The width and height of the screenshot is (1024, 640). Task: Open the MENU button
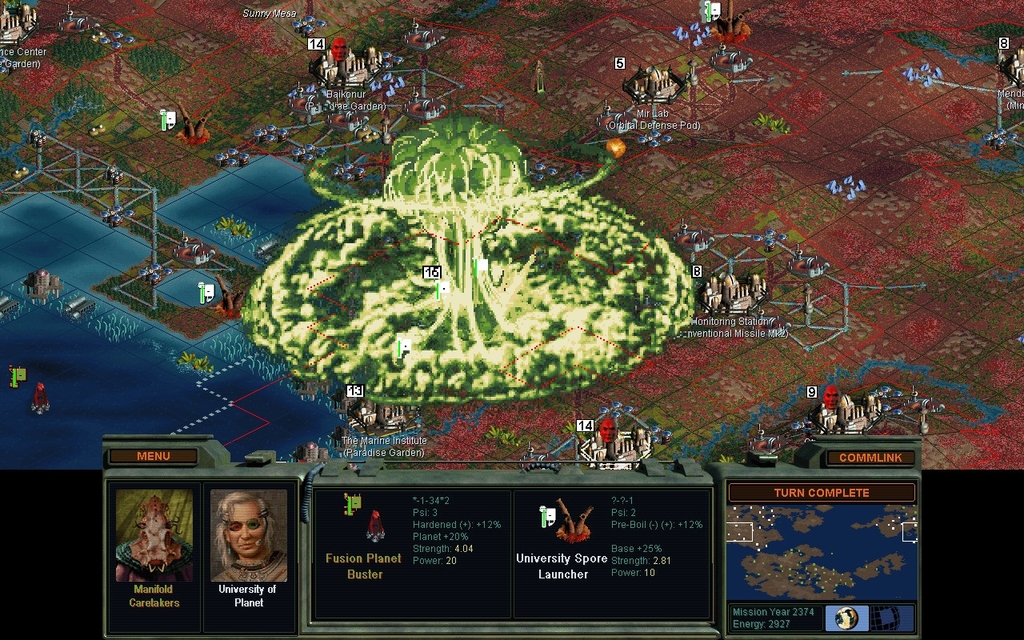[153, 456]
